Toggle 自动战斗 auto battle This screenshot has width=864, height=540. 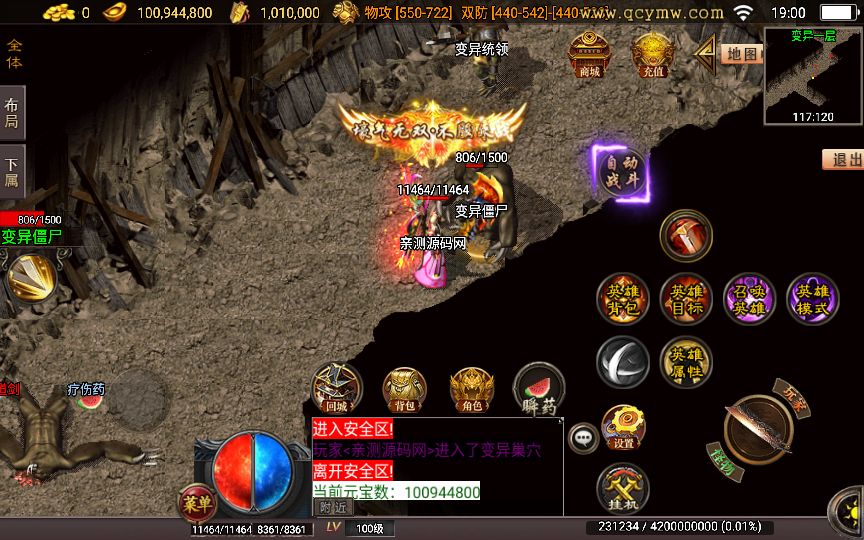[x=621, y=173]
